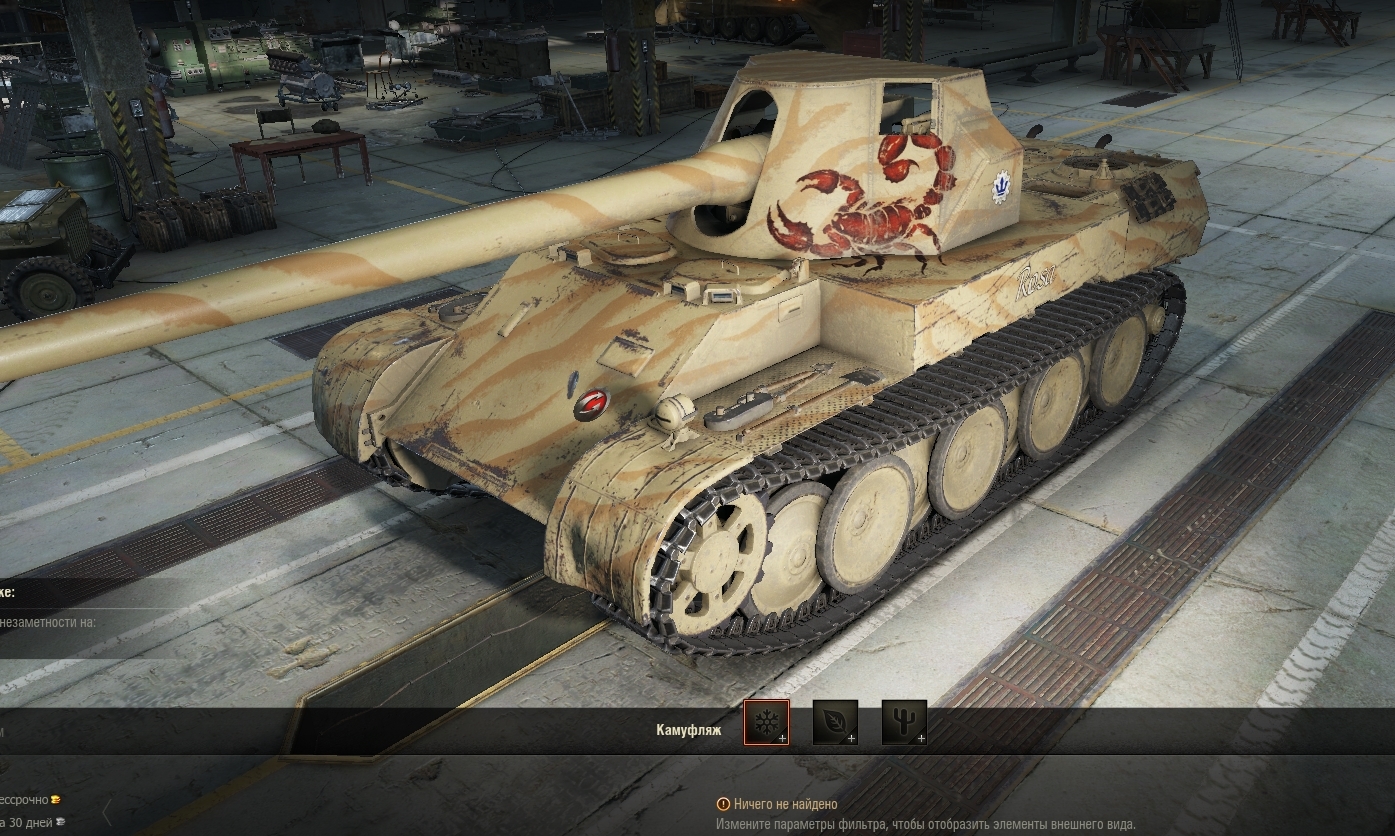Select the winter snowflake camouflage slot
Viewport: 1395px width, 836px height.
(766, 722)
